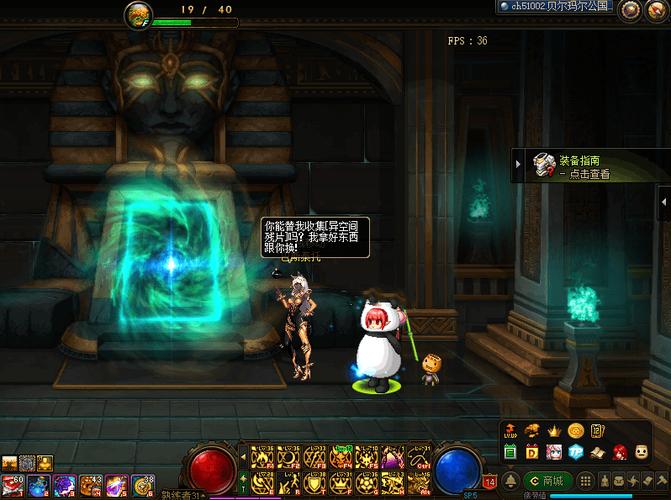Click the green notepad icon

(x=510, y=451)
